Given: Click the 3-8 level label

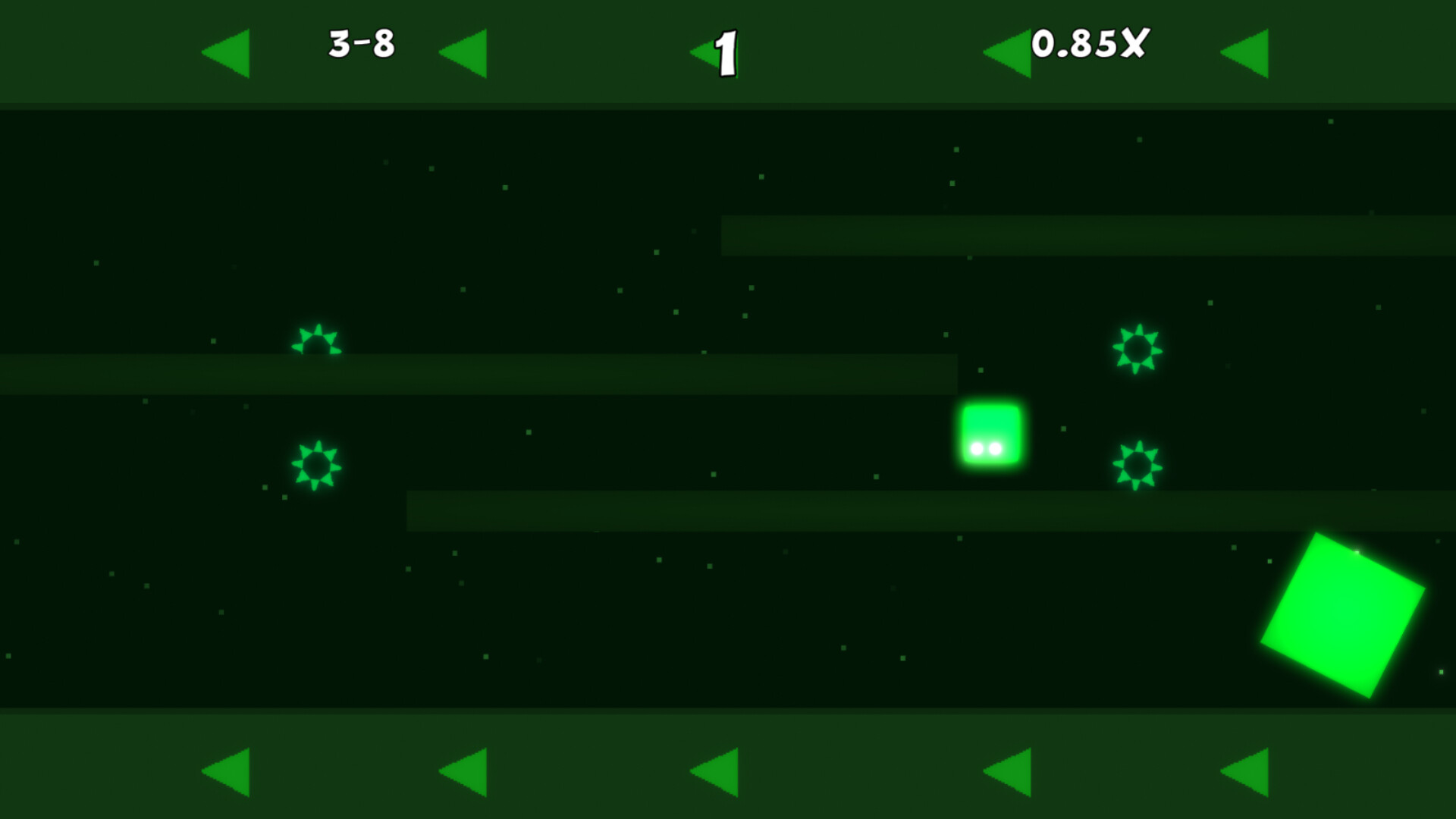Looking at the screenshot, I should point(362,47).
